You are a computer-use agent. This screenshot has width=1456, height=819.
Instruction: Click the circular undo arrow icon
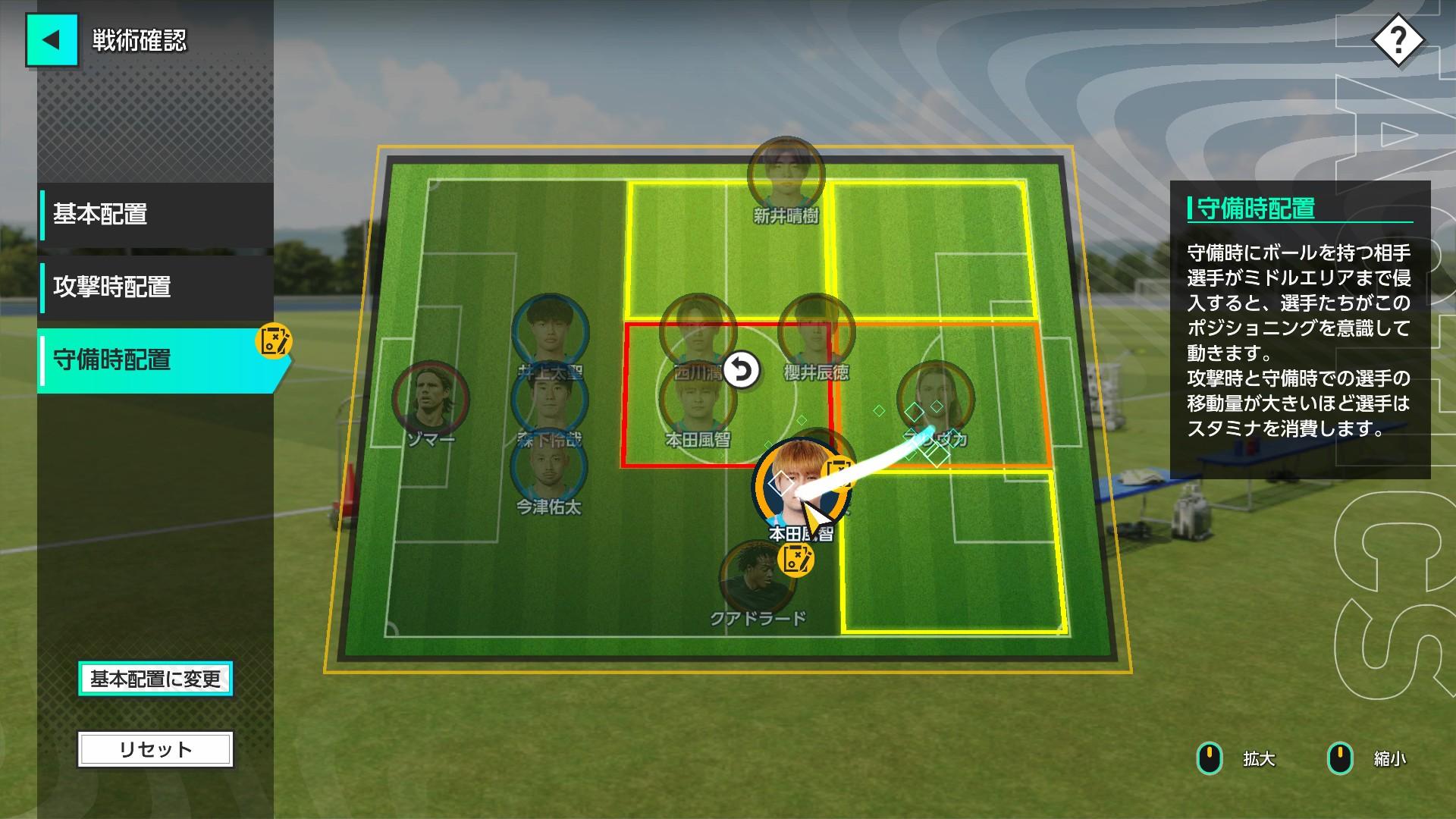(742, 370)
